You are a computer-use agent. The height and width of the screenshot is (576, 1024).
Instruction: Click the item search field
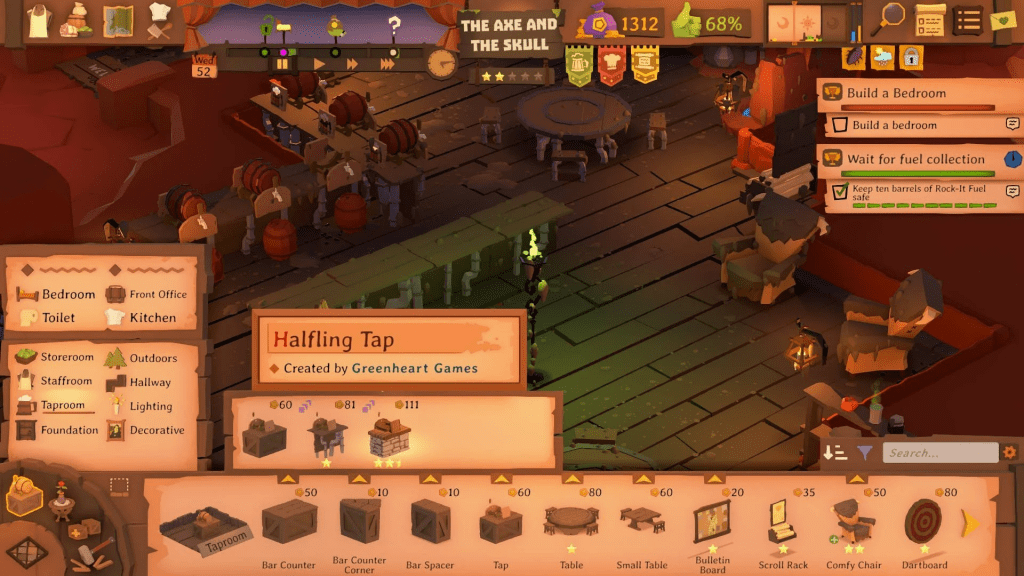click(x=940, y=453)
